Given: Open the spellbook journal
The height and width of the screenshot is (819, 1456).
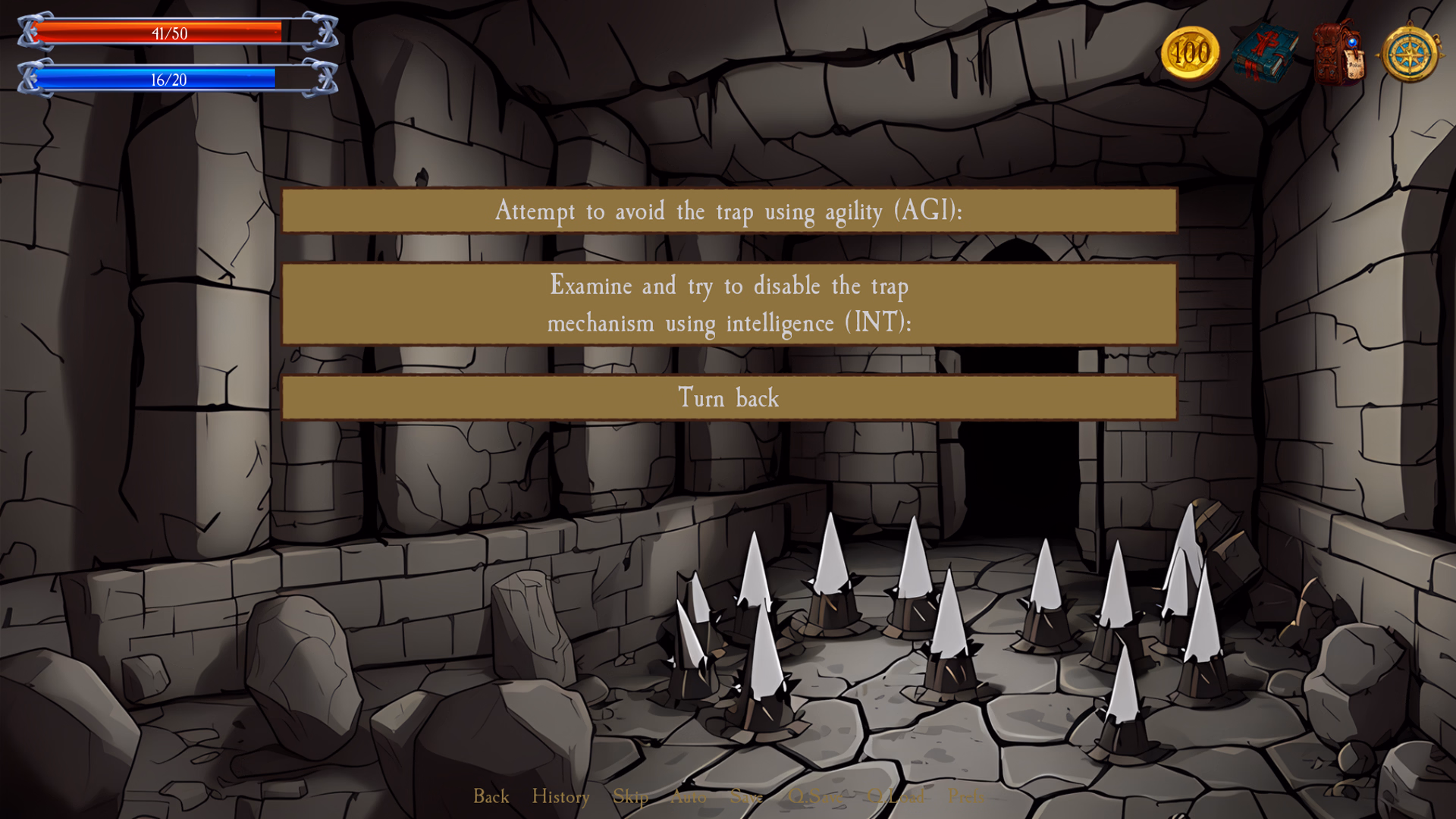Looking at the screenshot, I should pos(1265,53).
